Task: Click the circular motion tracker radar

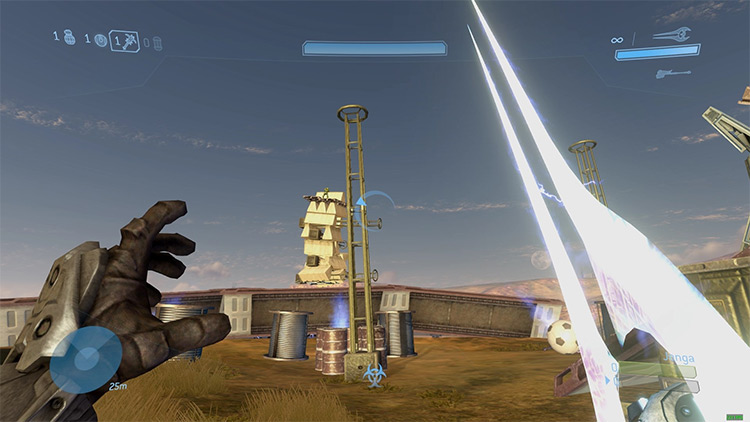Action: point(85,358)
